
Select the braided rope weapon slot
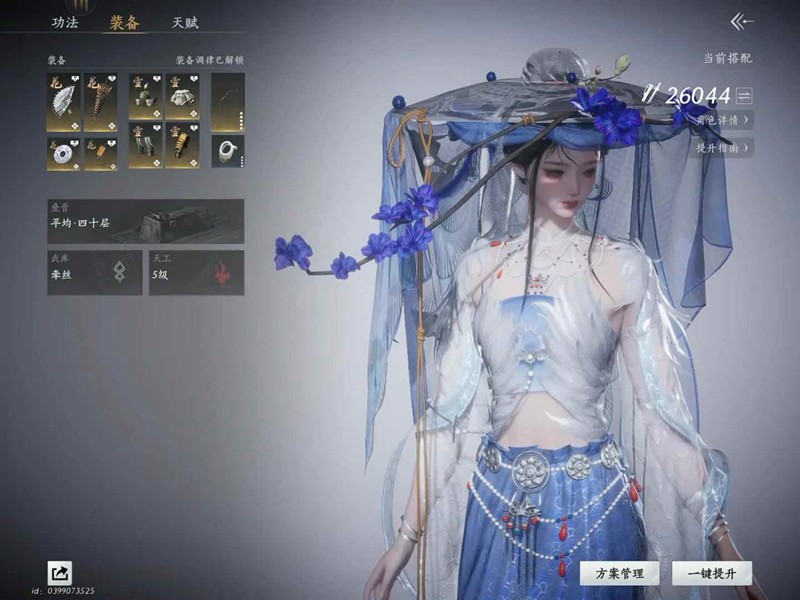click(x=100, y=101)
